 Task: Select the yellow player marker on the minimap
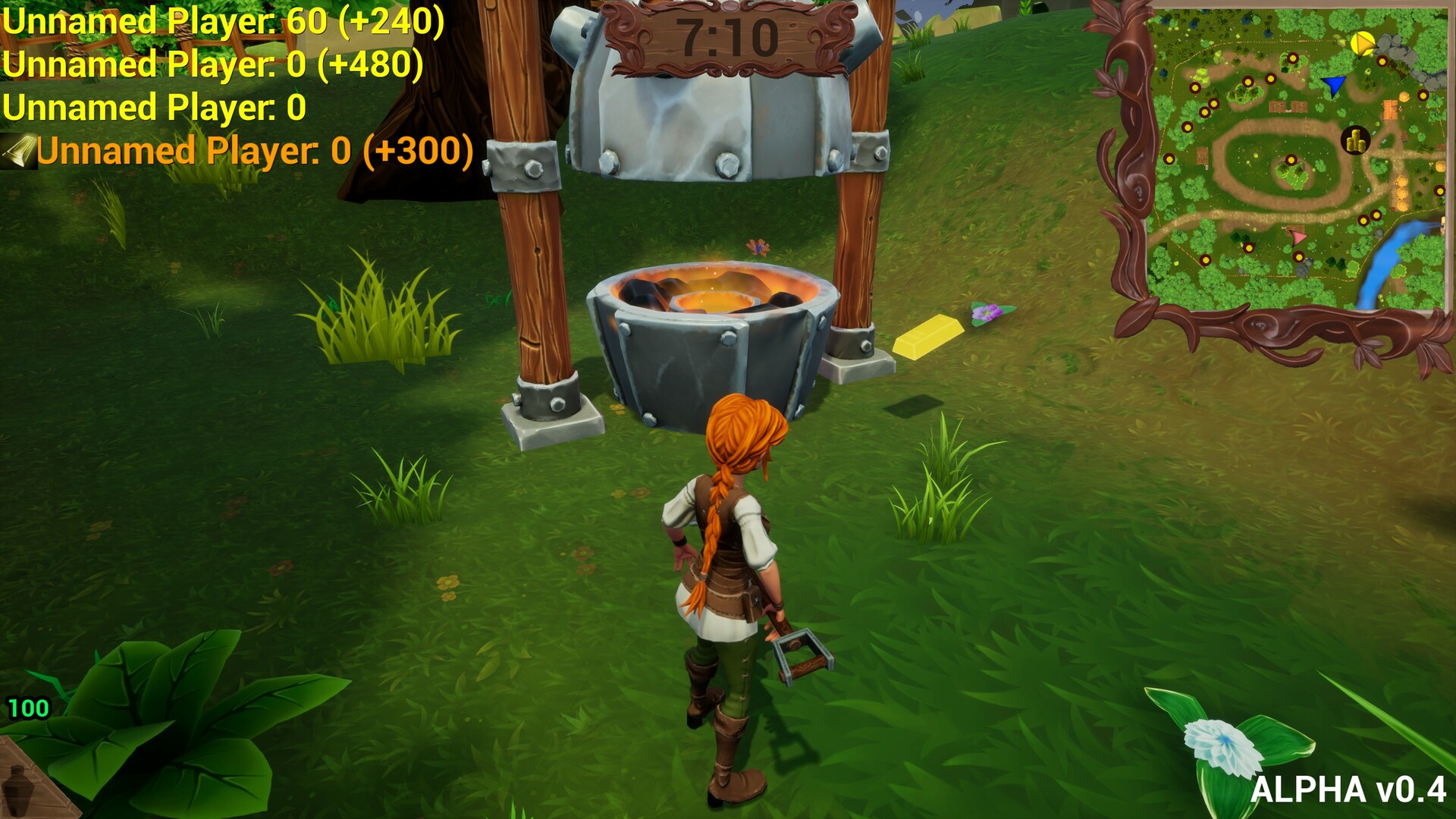[x=1363, y=43]
